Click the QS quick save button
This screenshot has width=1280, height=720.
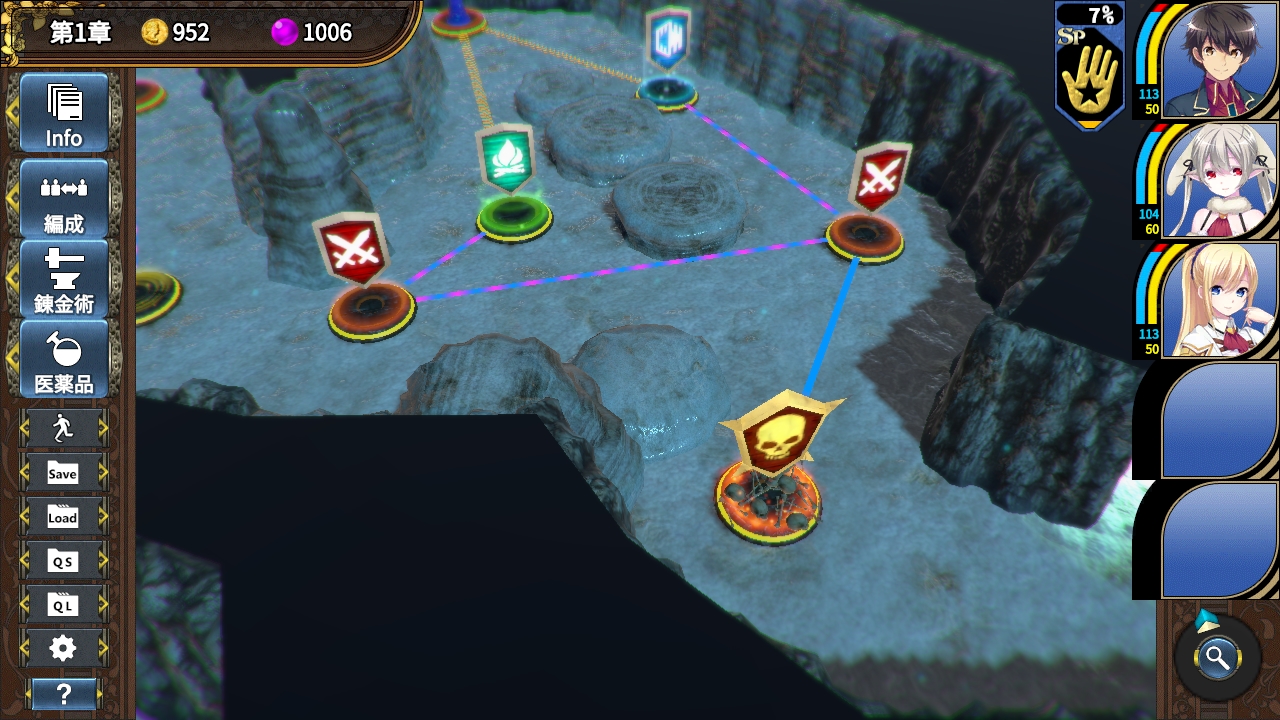(63, 561)
